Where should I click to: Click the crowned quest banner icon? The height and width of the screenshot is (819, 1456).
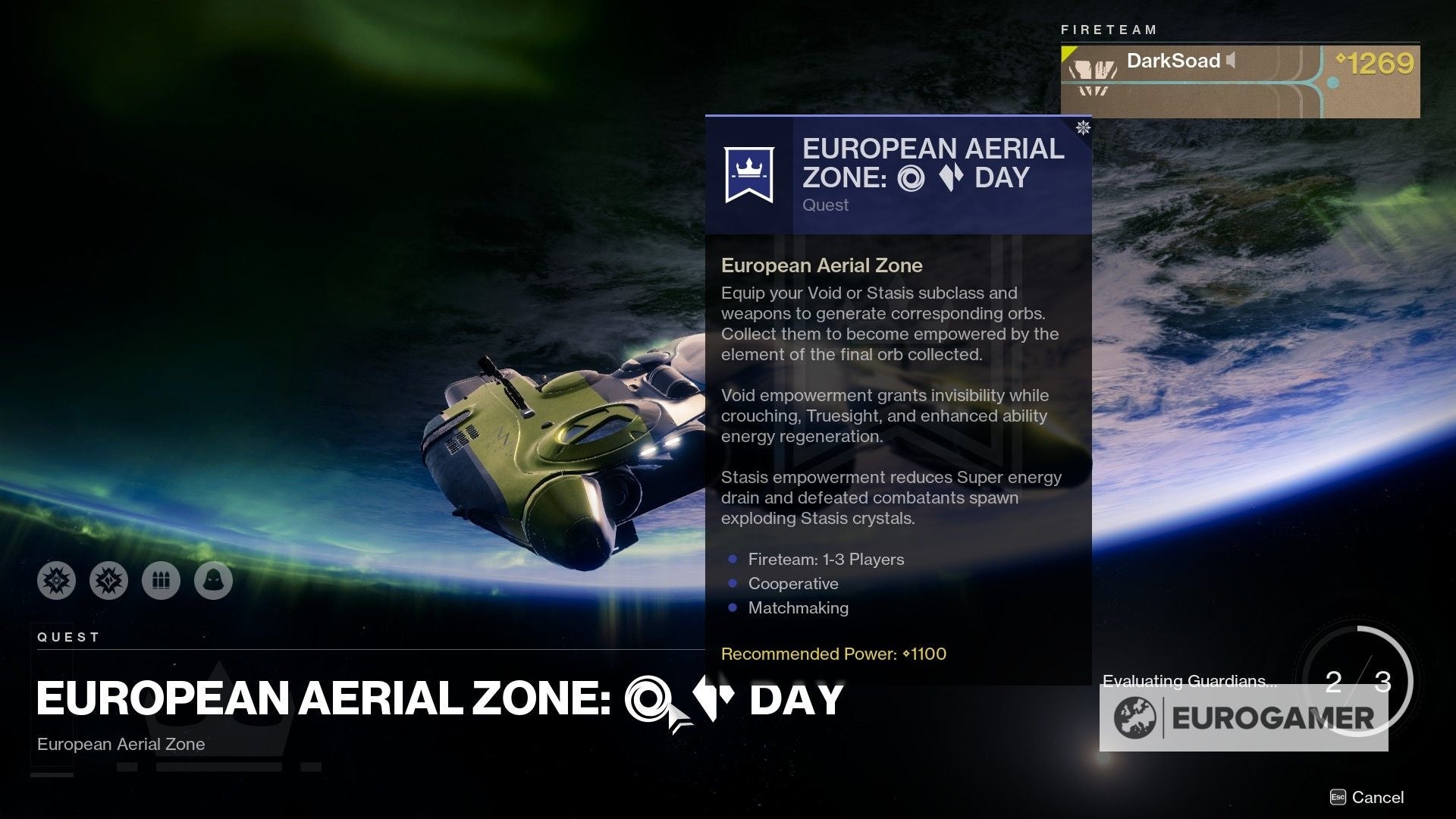[748, 173]
